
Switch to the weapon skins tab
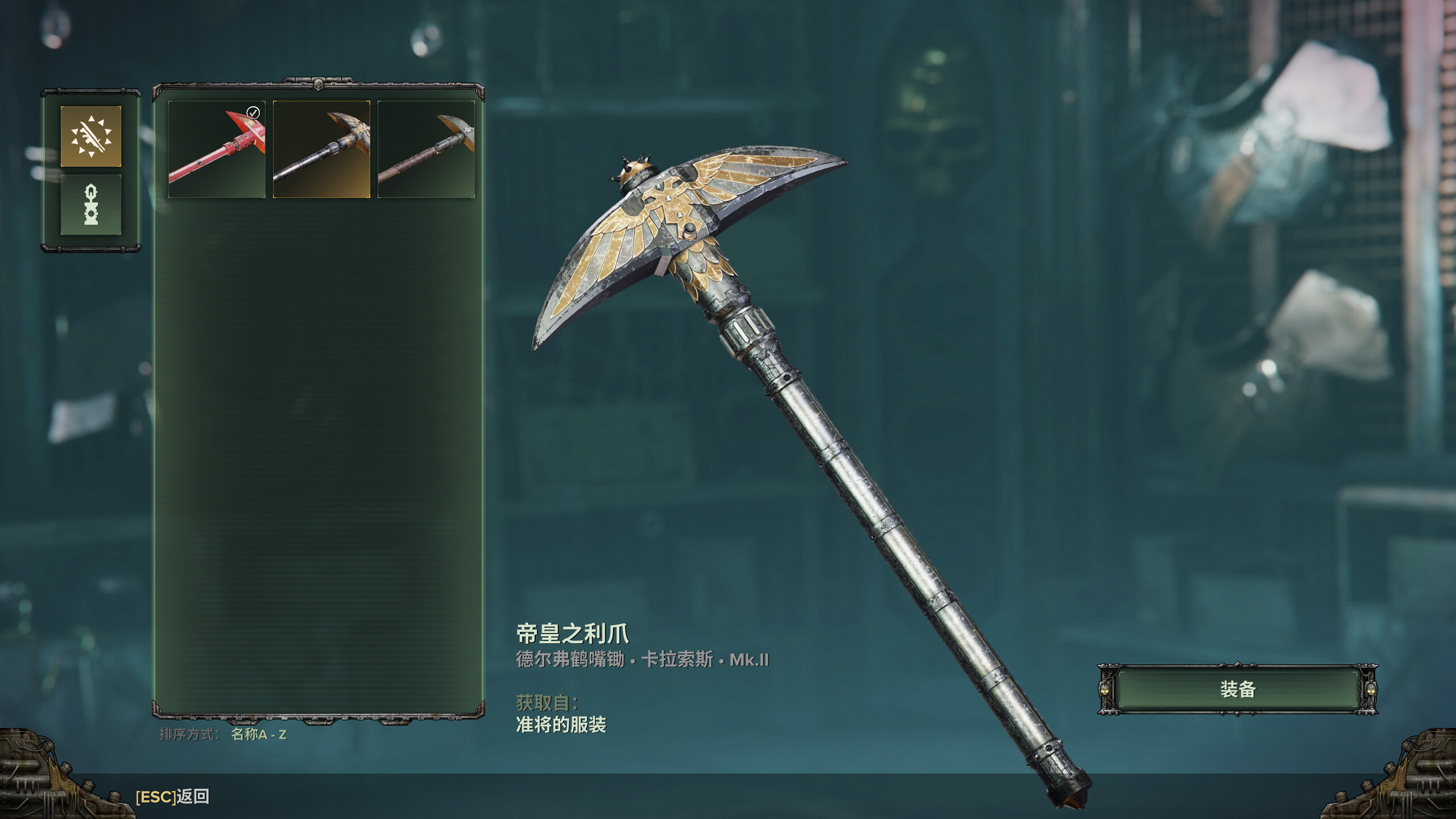[91, 136]
